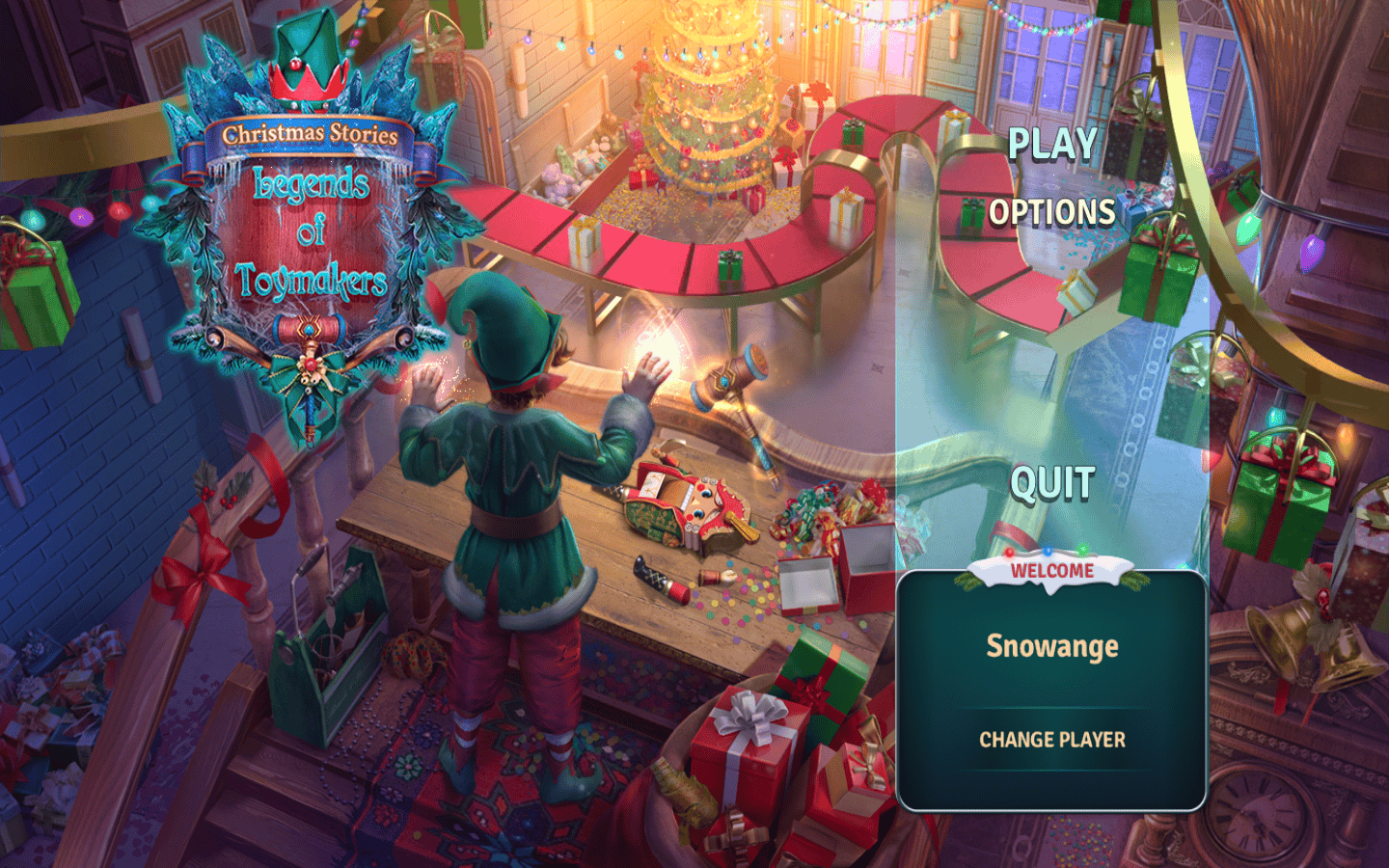Select the Change Player button
Image resolution: width=1389 pixels, height=868 pixels.
1052,740
